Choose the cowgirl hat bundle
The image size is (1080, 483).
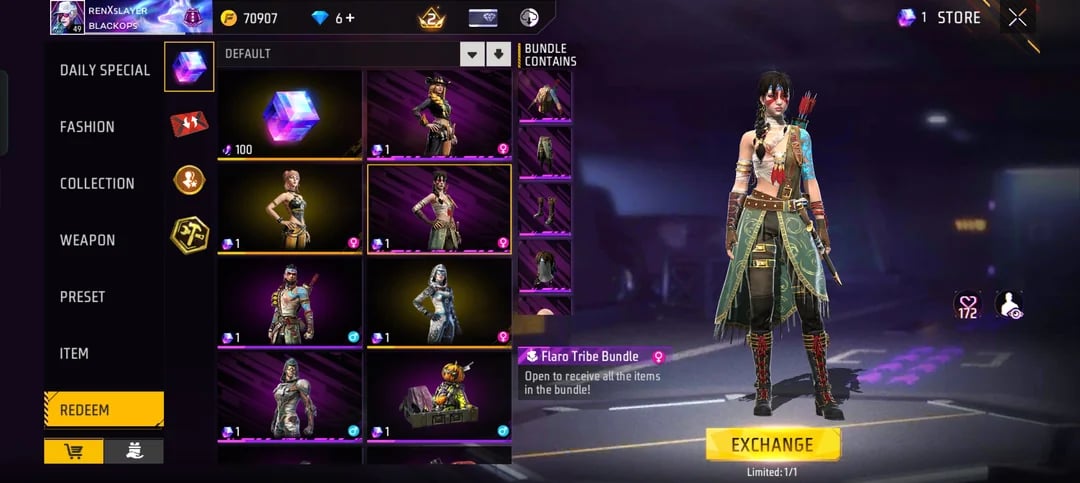pos(439,115)
